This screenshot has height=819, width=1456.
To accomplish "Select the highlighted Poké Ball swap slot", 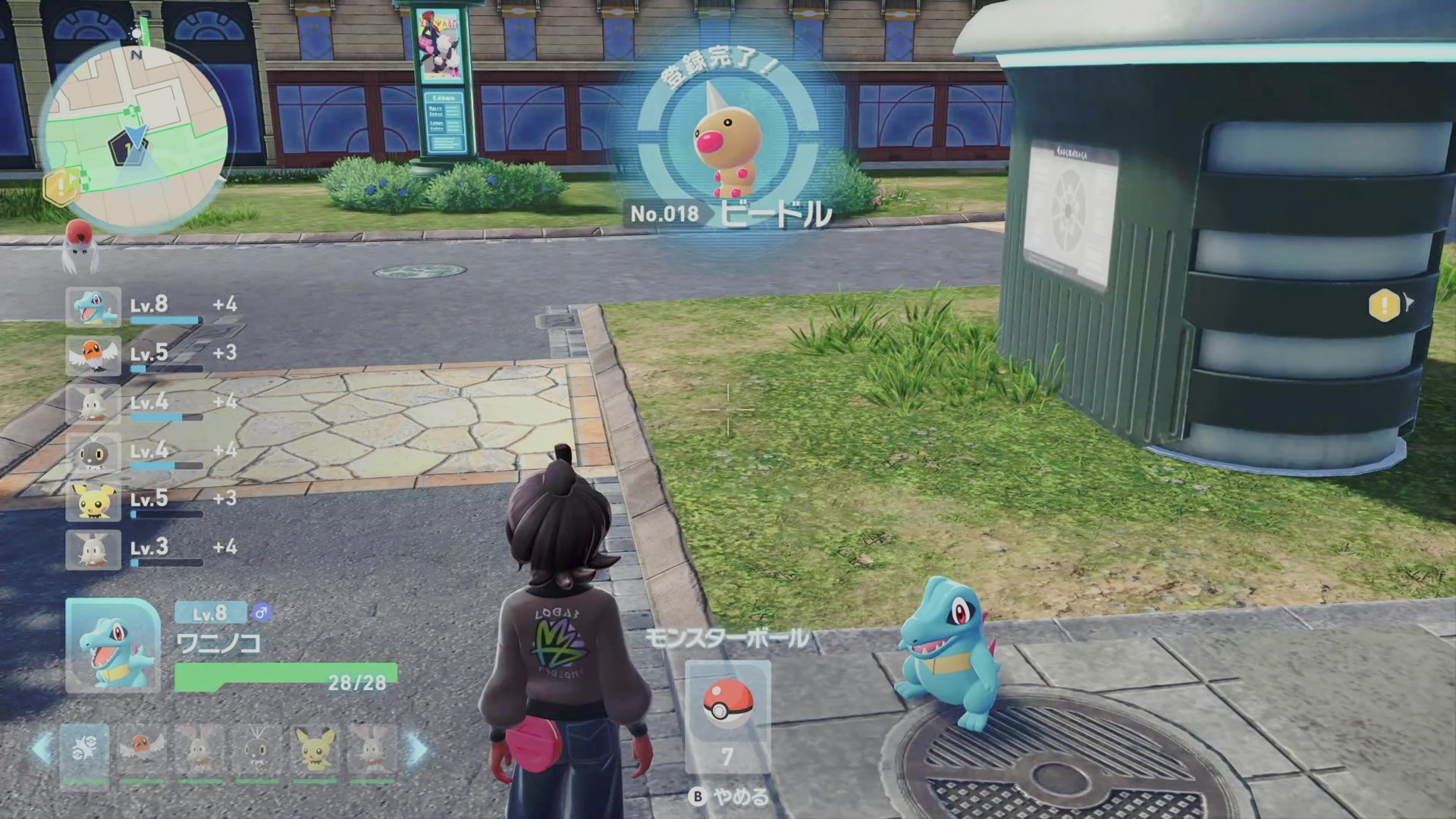I will [x=84, y=751].
